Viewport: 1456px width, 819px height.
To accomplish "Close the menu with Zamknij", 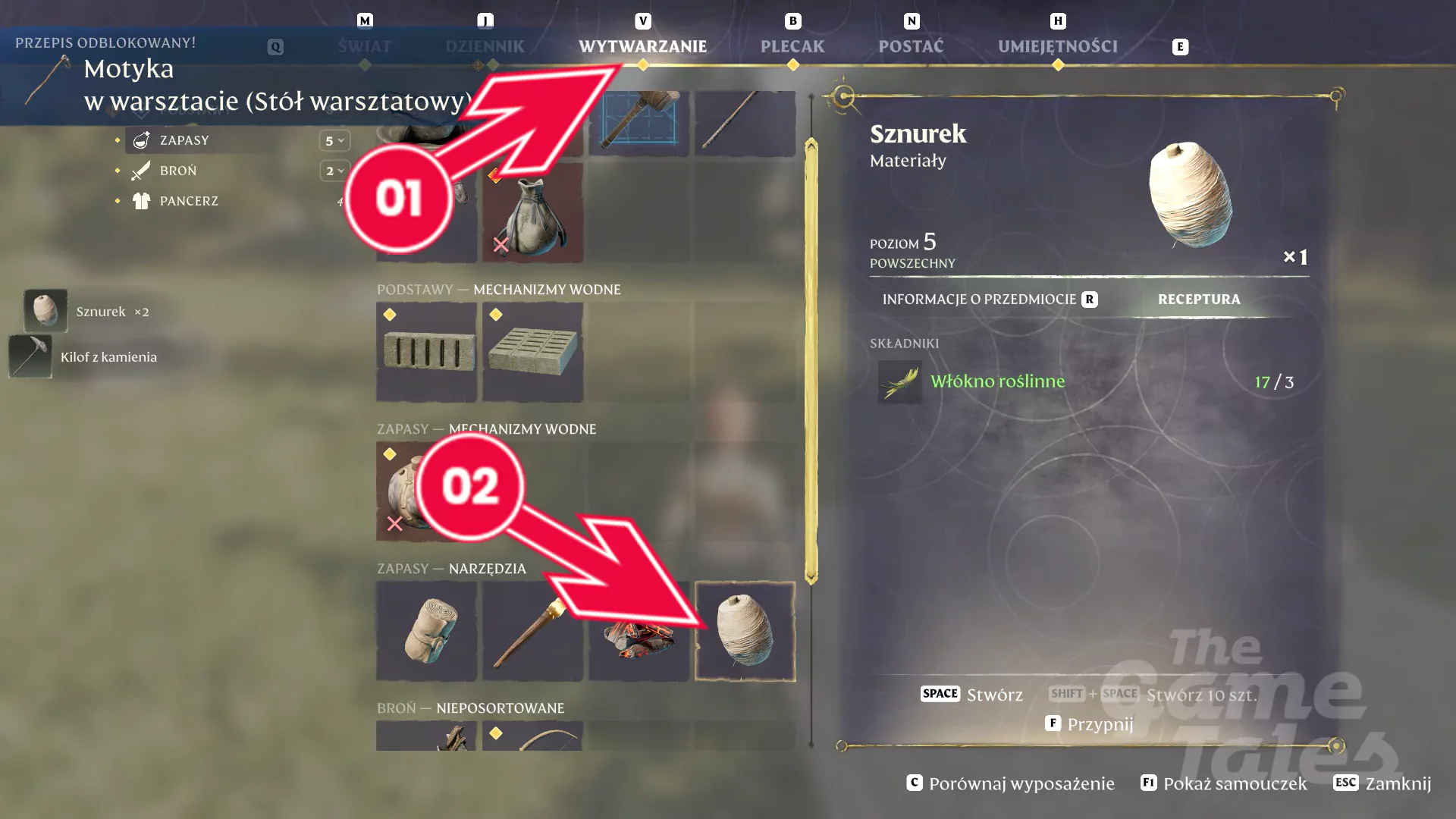I will point(1382,783).
